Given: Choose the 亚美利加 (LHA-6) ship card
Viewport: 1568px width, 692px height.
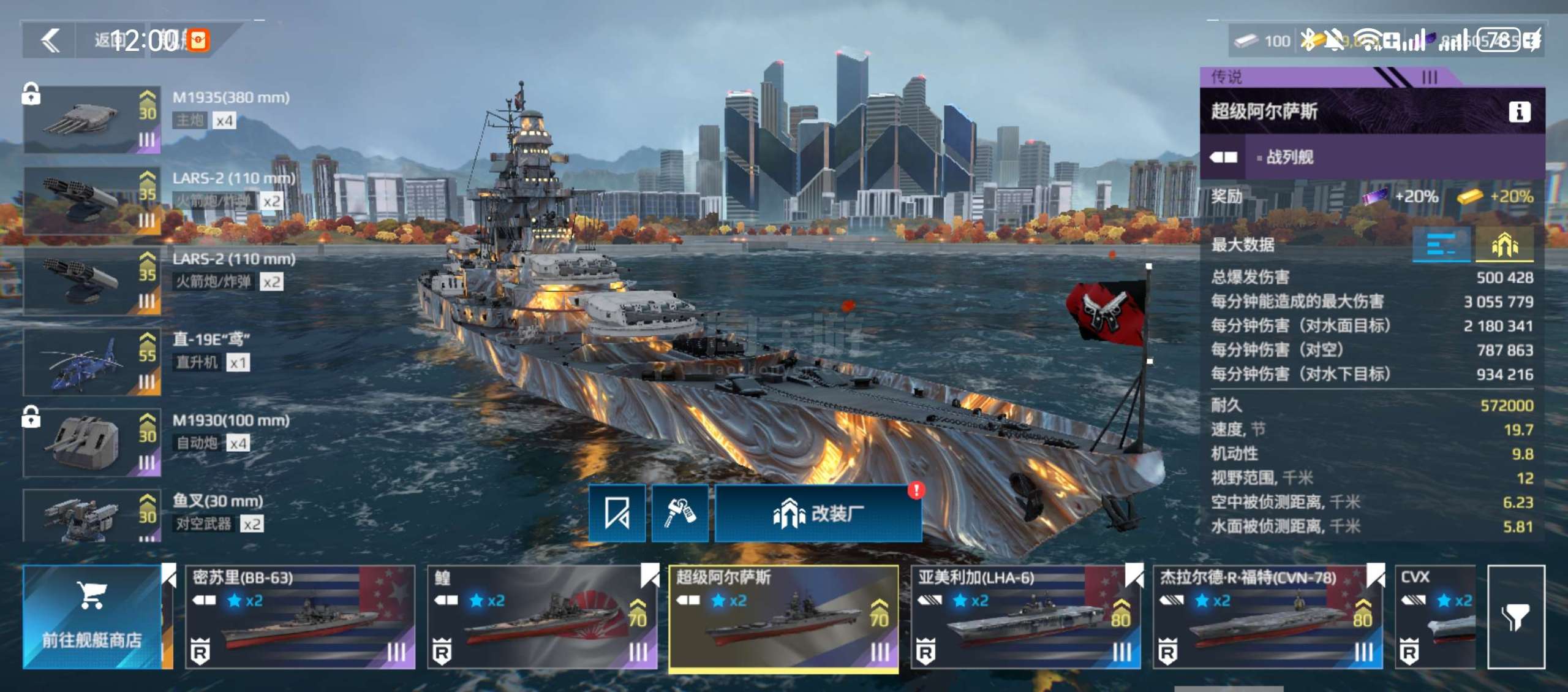Looking at the screenshot, I should (x=1025, y=617).
